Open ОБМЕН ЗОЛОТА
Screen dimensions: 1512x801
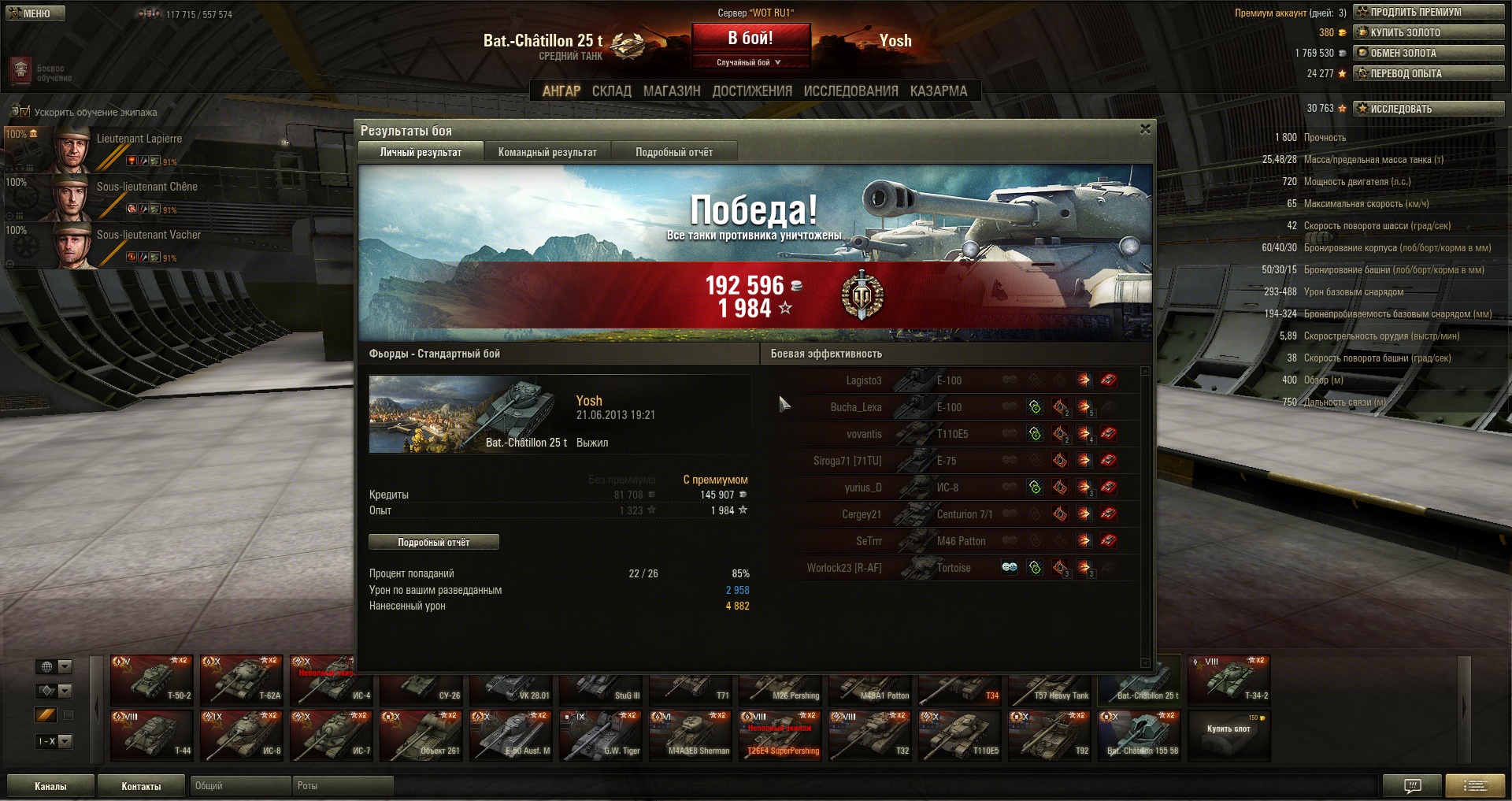1428,53
